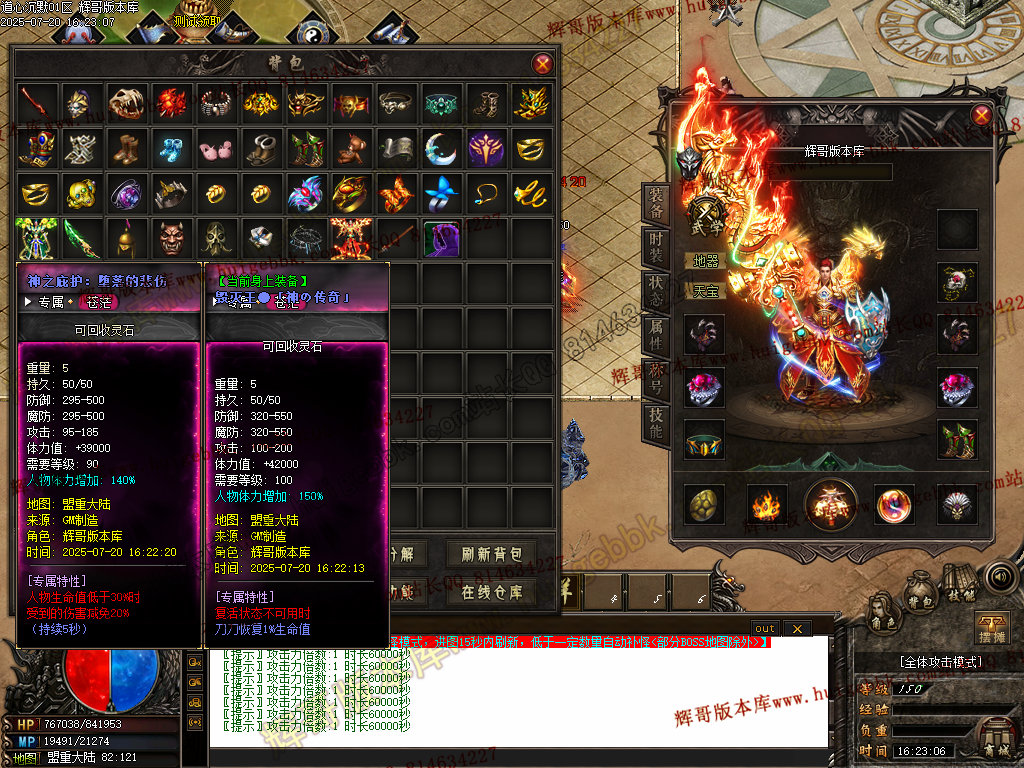Choose the crescent moon item in backpack
Image resolution: width=1024 pixels, height=768 pixels.
(x=441, y=148)
